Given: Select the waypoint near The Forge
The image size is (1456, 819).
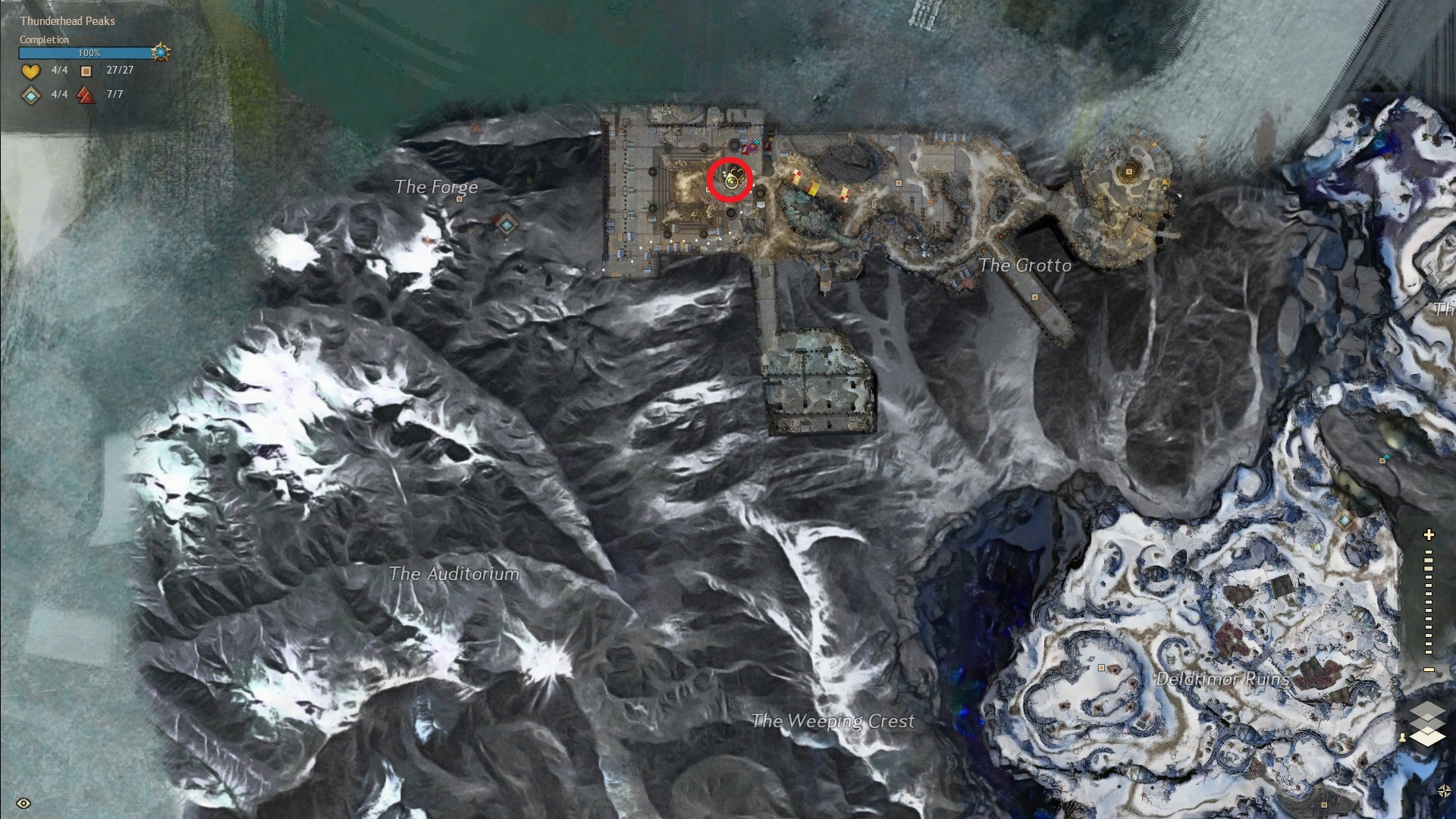Looking at the screenshot, I should (506, 224).
